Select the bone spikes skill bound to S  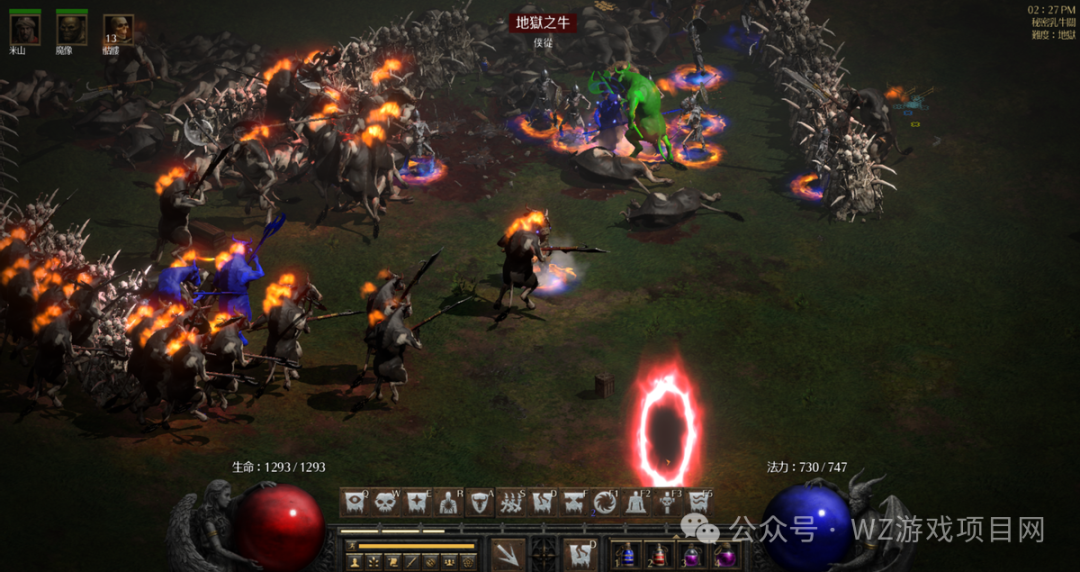point(512,502)
